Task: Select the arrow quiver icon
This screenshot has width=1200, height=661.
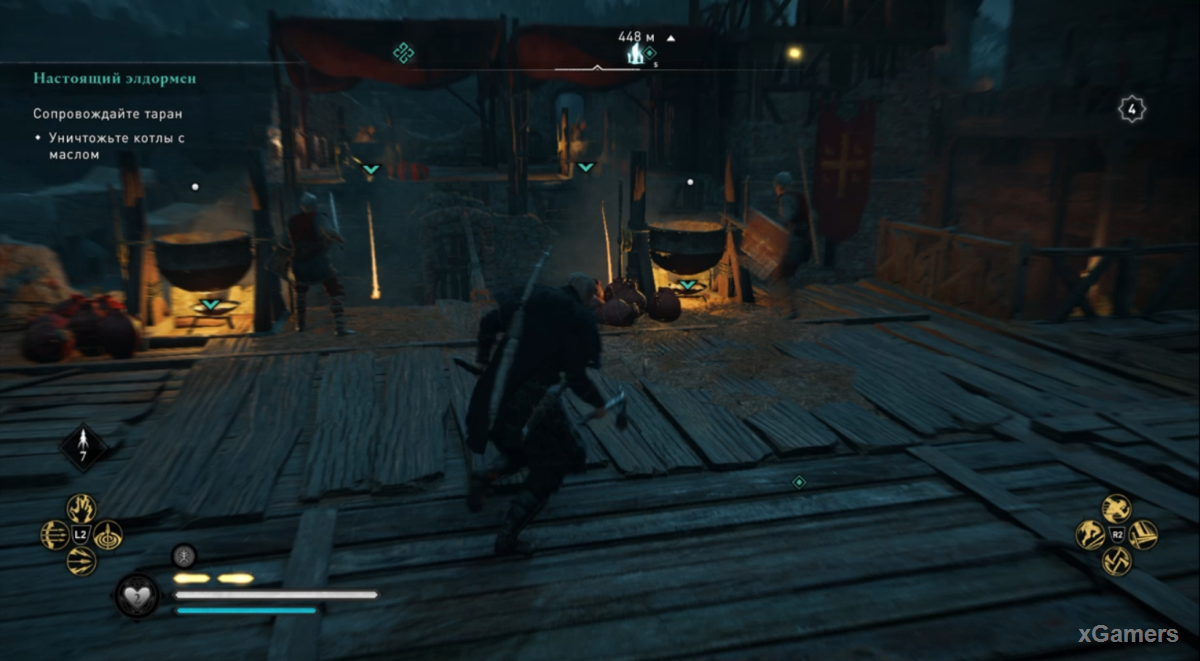Action: click(85, 447)
